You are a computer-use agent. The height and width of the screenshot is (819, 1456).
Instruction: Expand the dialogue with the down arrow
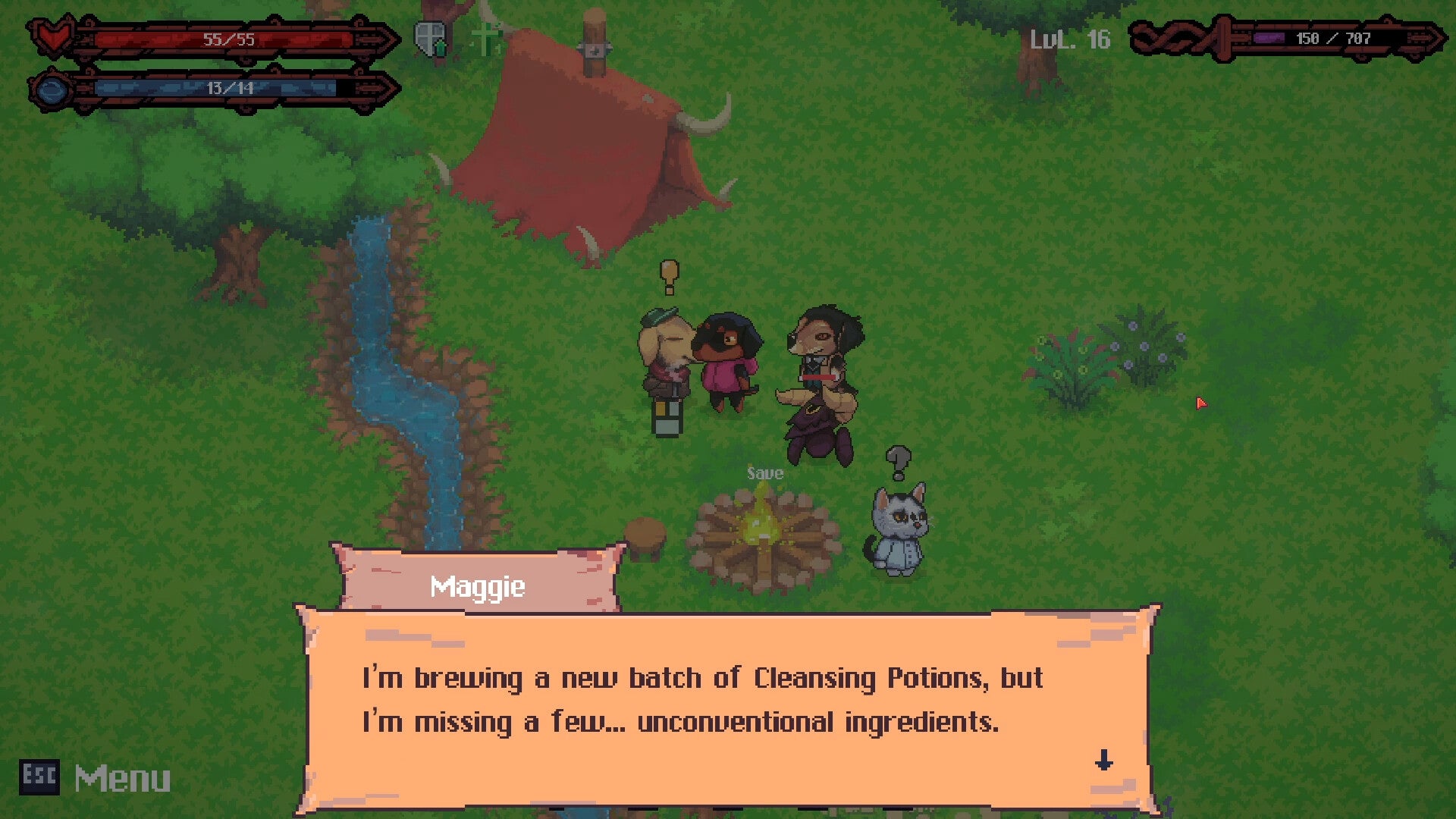pos(1105,761)
